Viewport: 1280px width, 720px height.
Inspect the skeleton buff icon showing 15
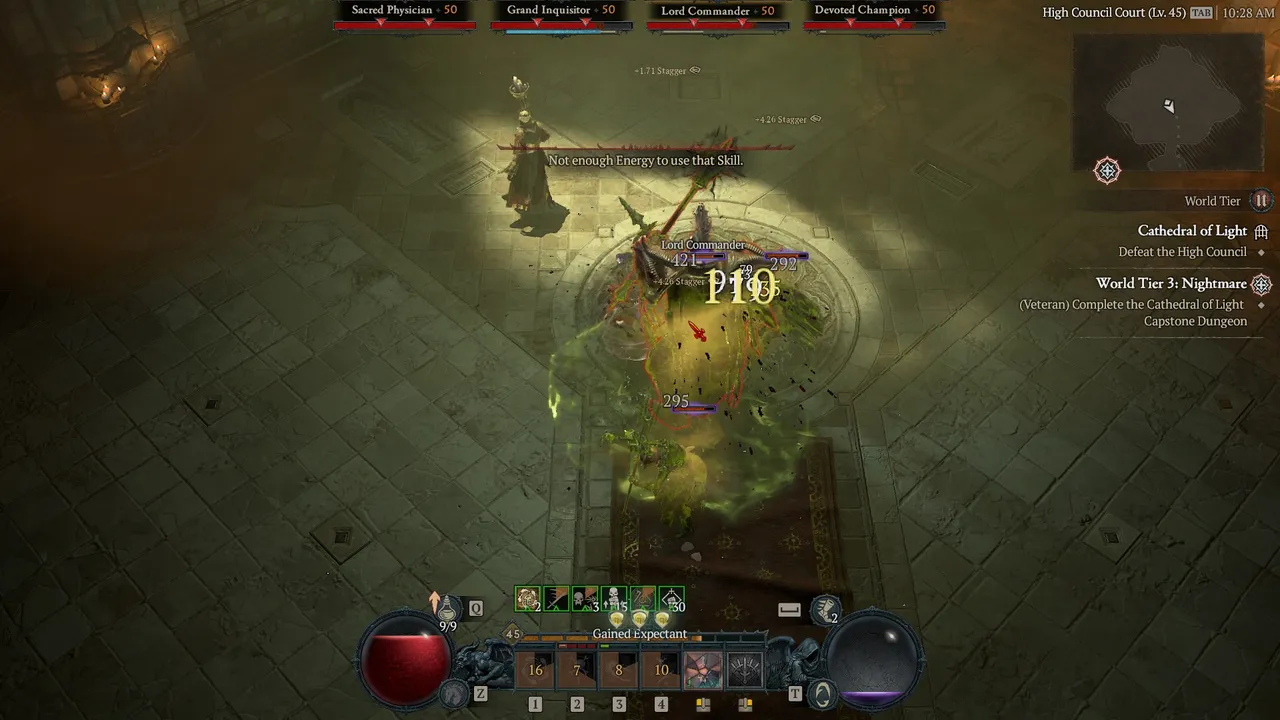point(614,598)
